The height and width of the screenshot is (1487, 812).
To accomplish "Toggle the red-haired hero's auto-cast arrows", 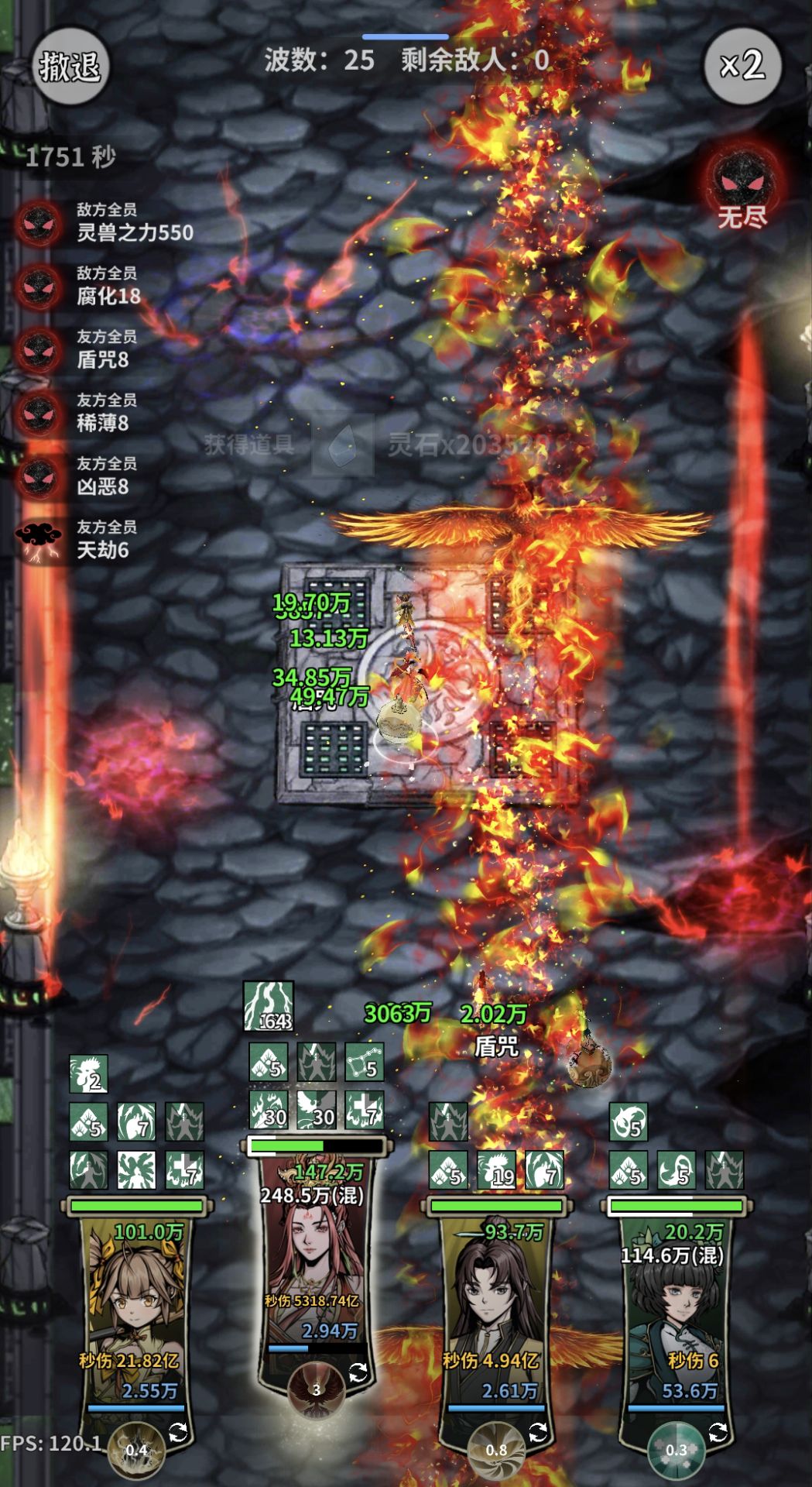I will click(x=358, y=1373).
